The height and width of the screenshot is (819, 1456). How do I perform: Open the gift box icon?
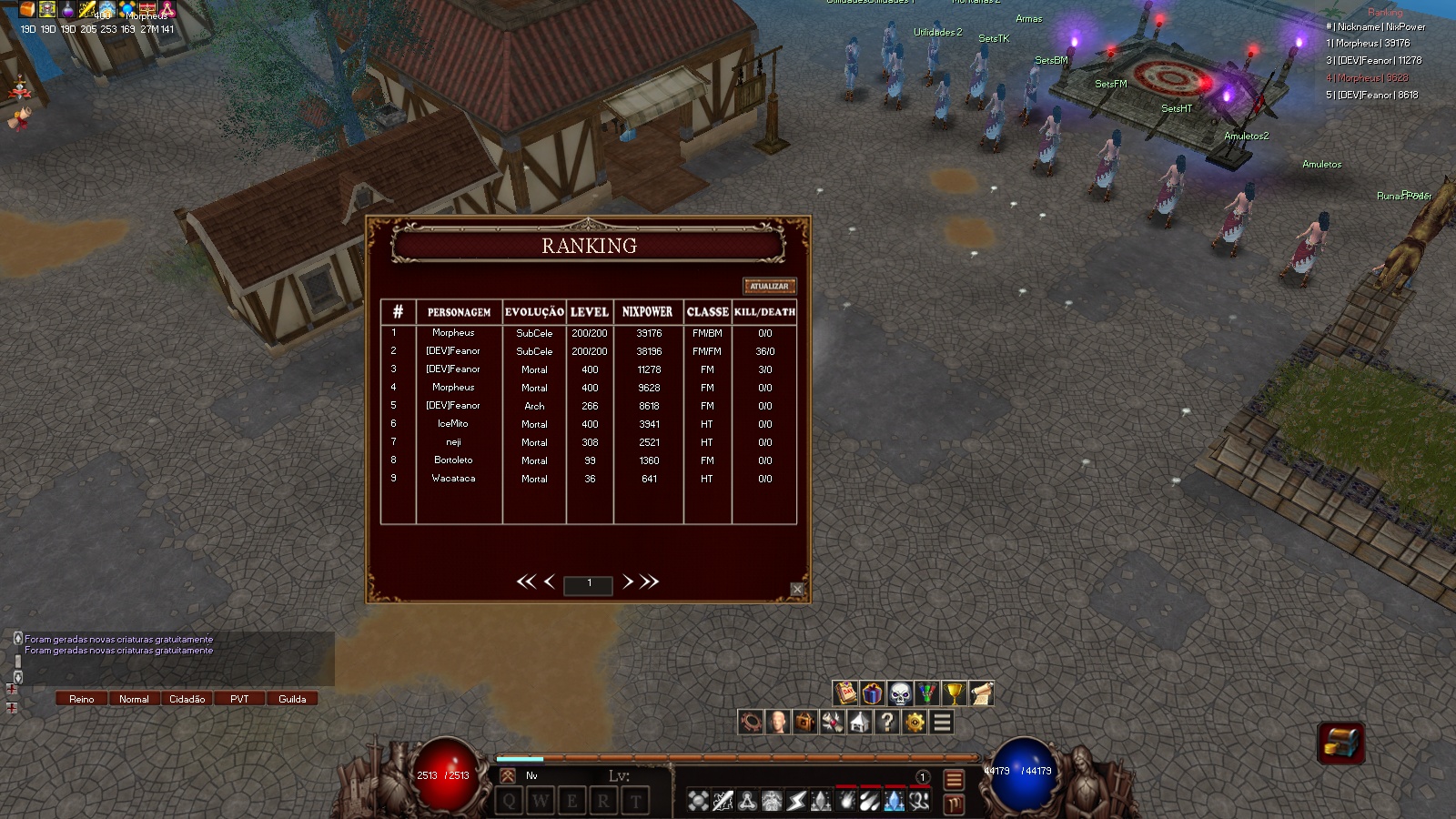pos(871,693)
